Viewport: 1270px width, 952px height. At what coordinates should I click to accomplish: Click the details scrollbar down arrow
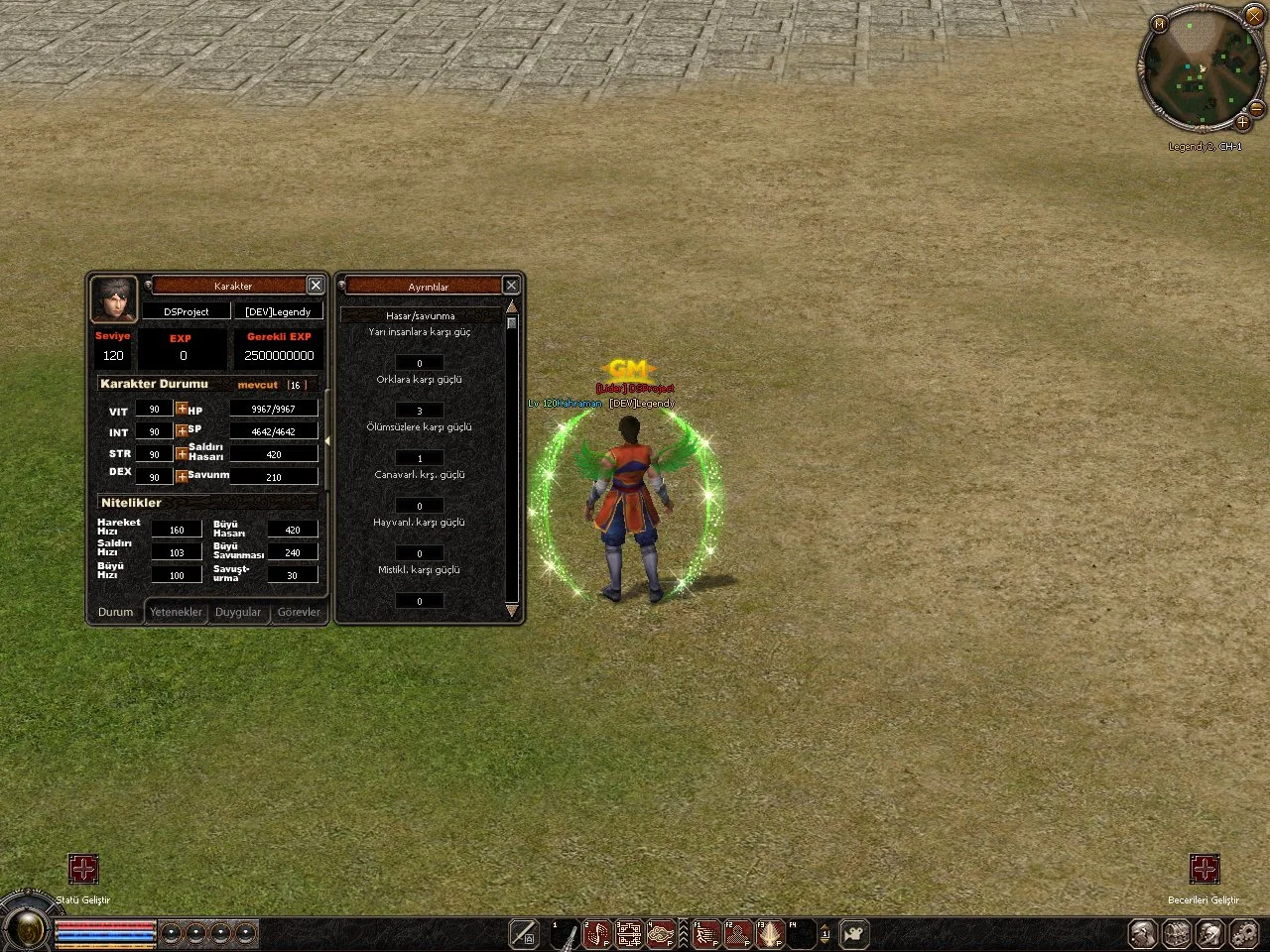tap(512, 611)
